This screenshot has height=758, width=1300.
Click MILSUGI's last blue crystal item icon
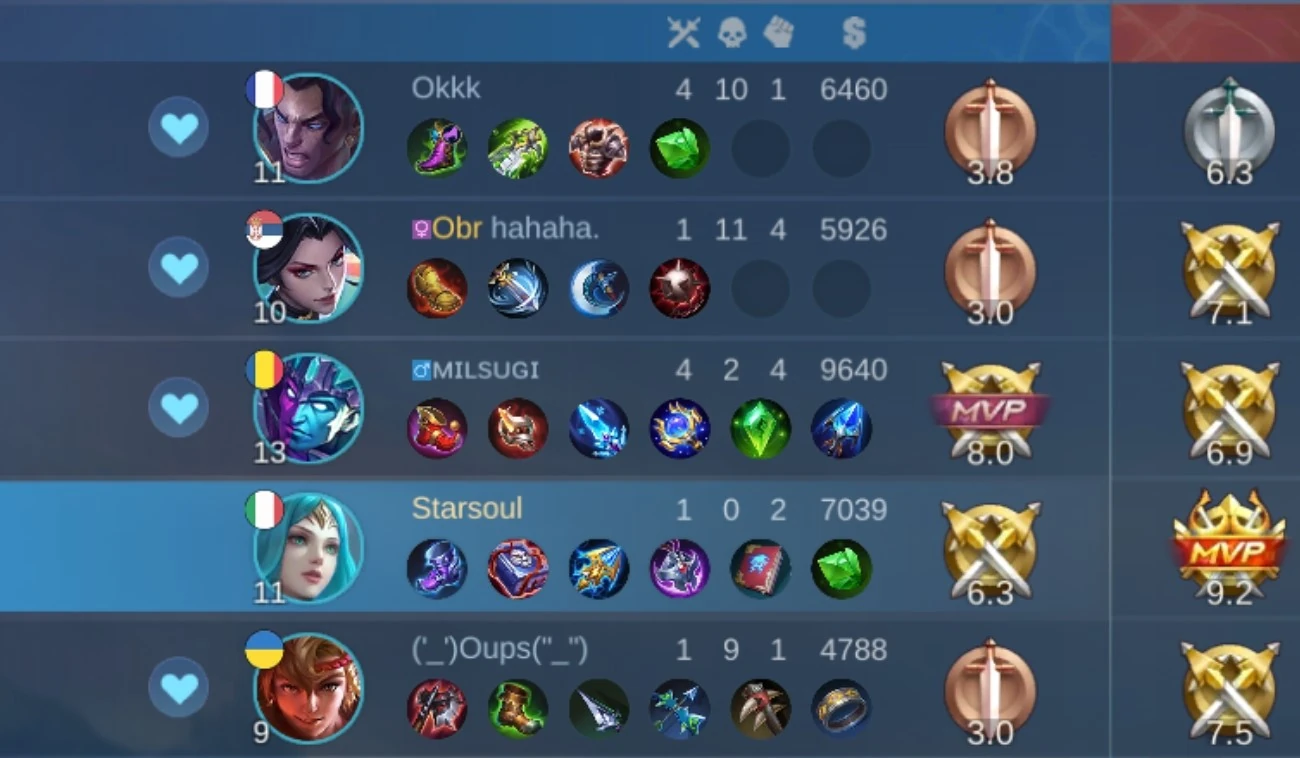click(x=841, y=428)
